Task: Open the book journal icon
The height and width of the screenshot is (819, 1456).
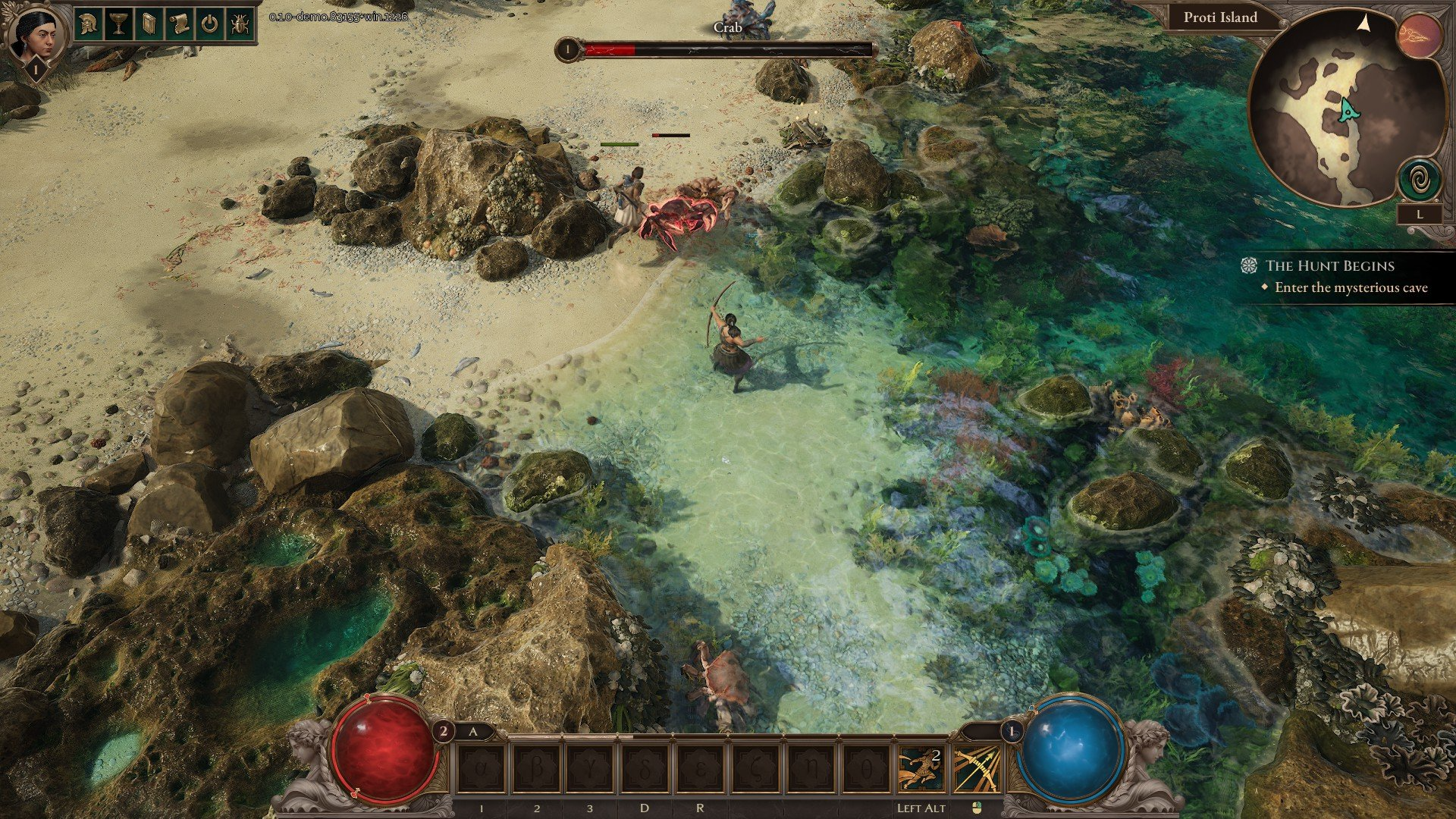Action: click(149, 24)
